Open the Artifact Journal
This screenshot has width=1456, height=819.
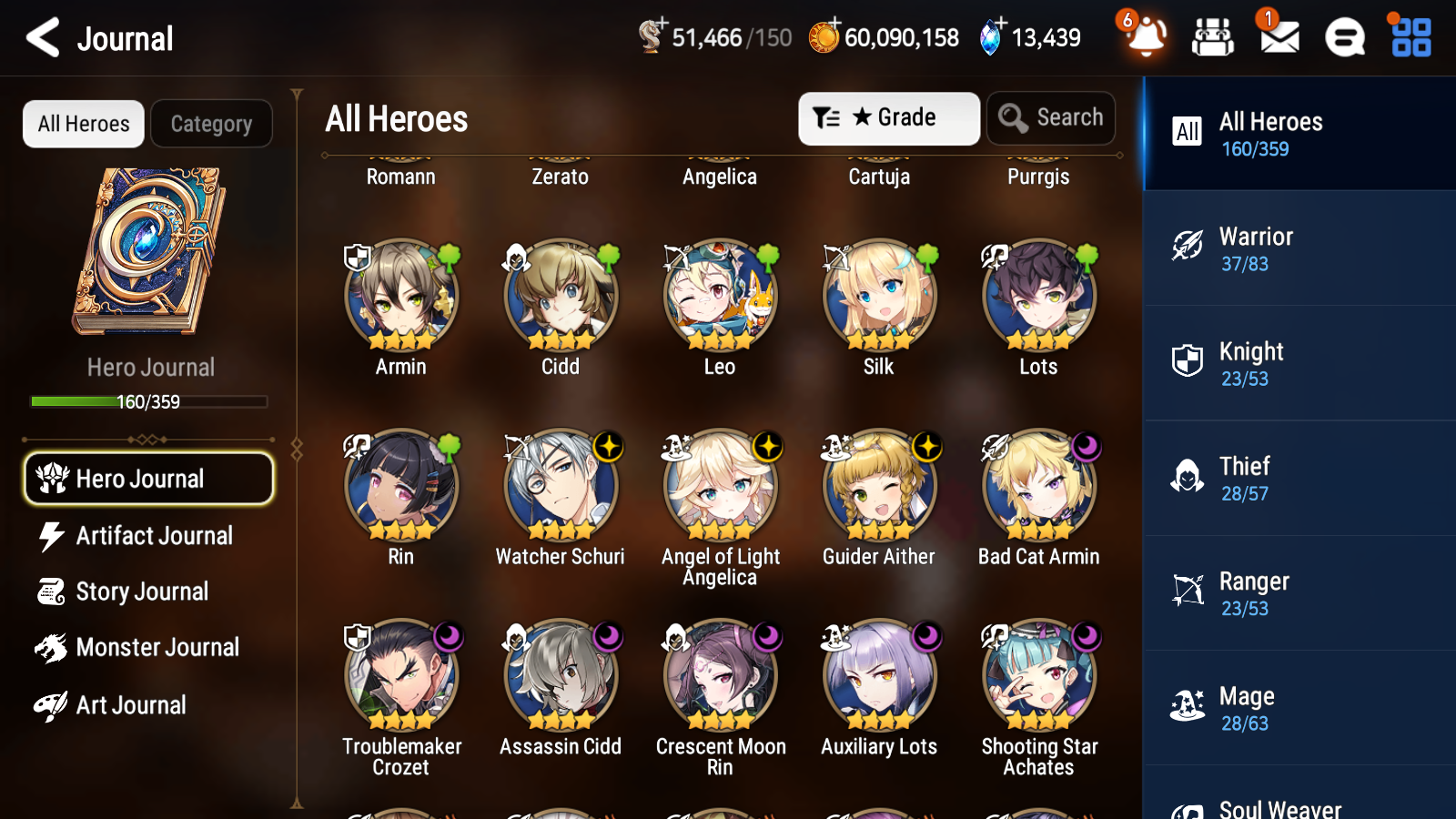[153, 536]
